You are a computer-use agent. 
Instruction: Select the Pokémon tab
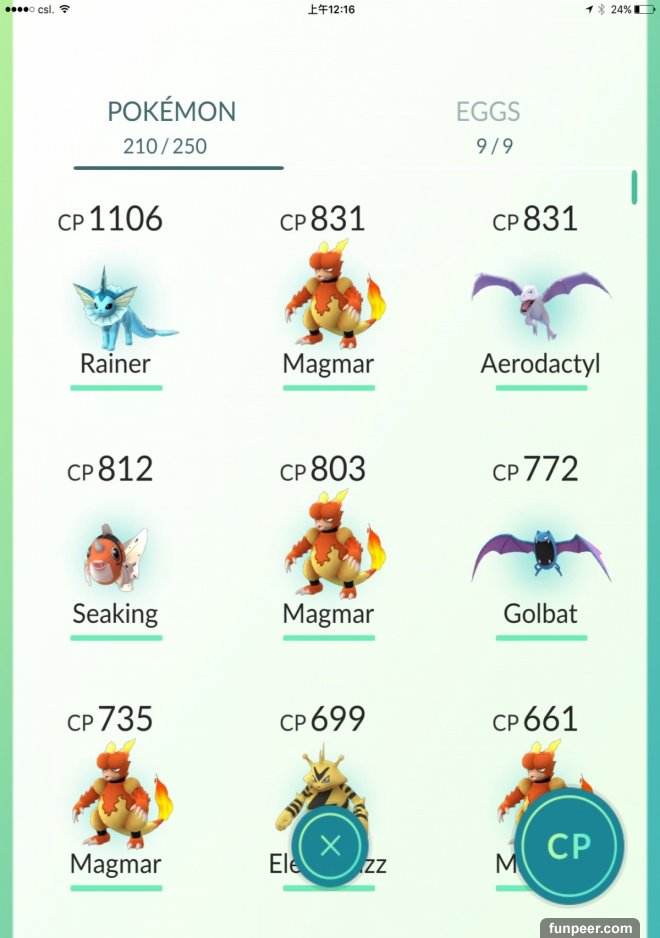pos(171,126)
